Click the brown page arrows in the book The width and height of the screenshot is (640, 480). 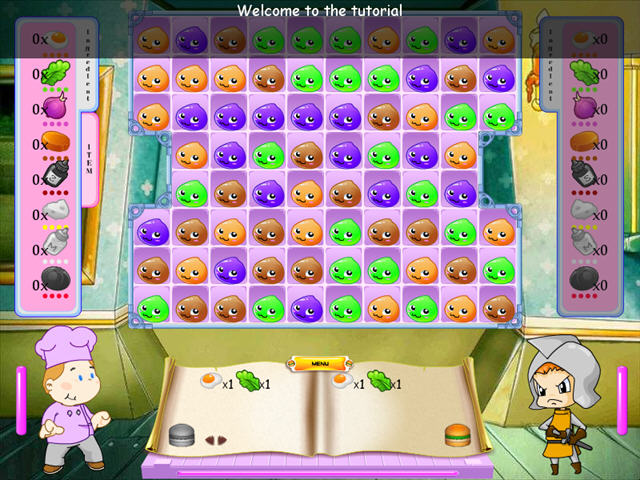(x=216, y=438)
